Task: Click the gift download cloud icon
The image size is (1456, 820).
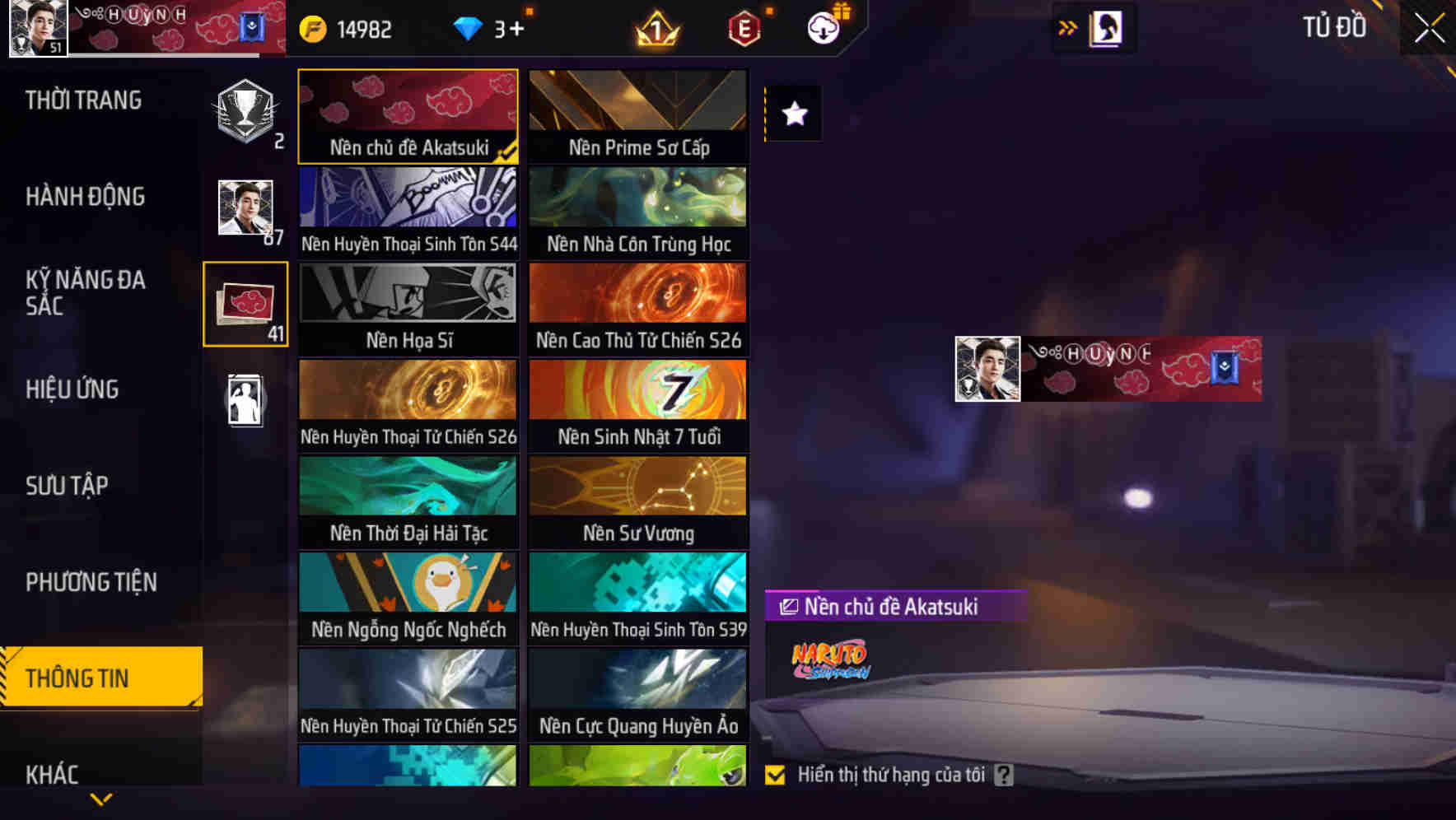Action: click(823, 27)
